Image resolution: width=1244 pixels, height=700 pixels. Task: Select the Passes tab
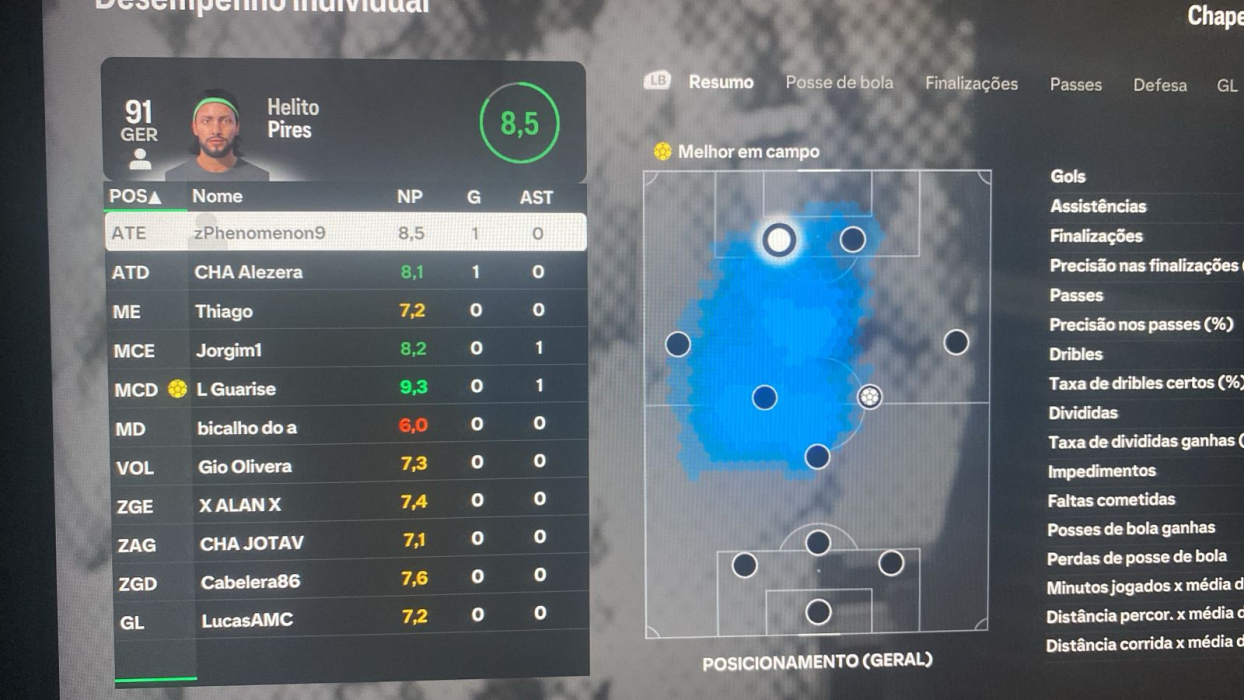click(1075, 85)
